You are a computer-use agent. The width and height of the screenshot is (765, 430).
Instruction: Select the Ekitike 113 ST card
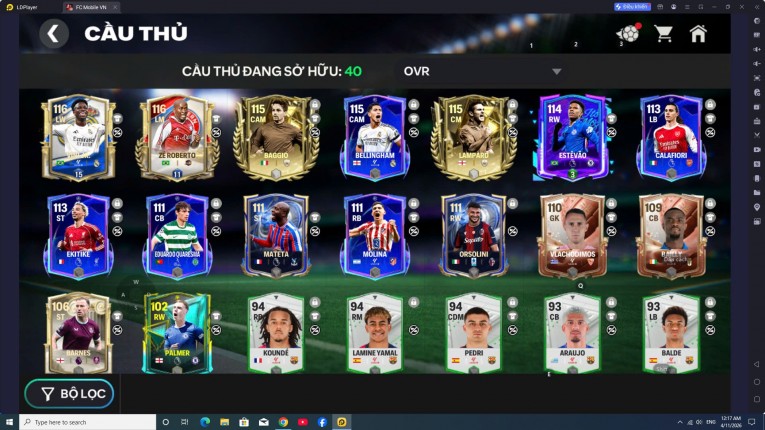(x=76, y=235)
